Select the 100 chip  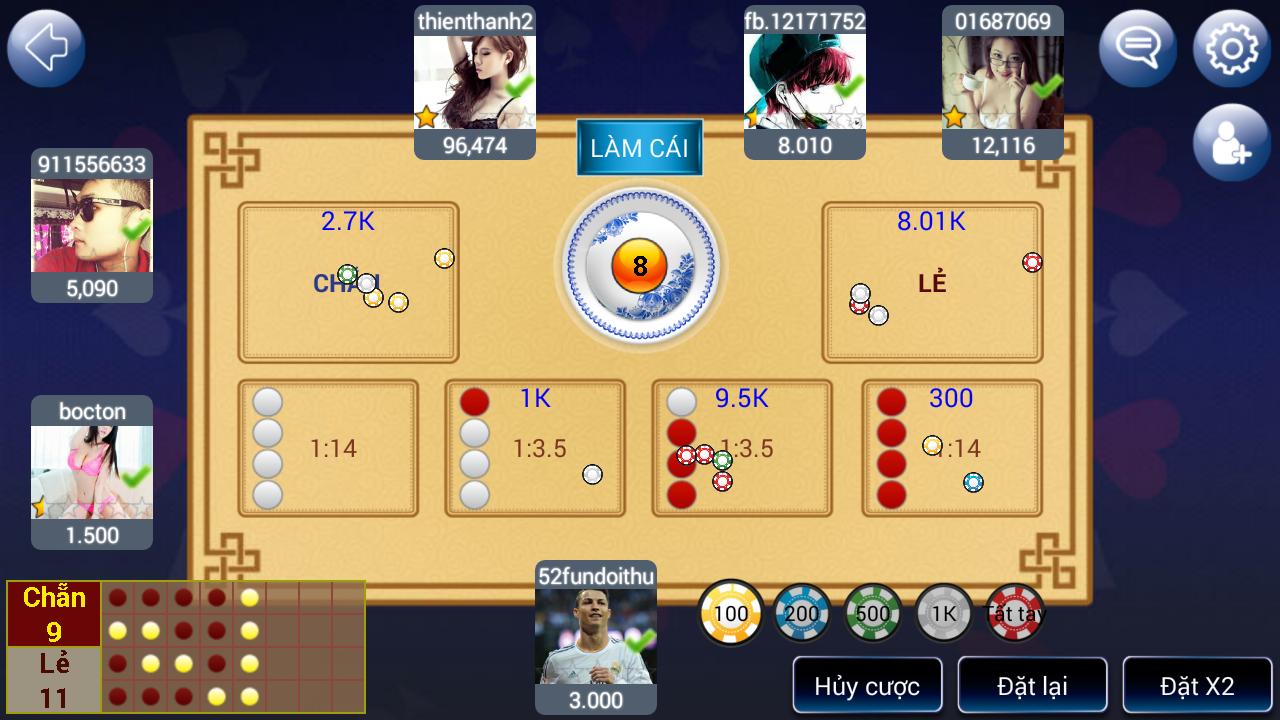click(x=731, y=613)
